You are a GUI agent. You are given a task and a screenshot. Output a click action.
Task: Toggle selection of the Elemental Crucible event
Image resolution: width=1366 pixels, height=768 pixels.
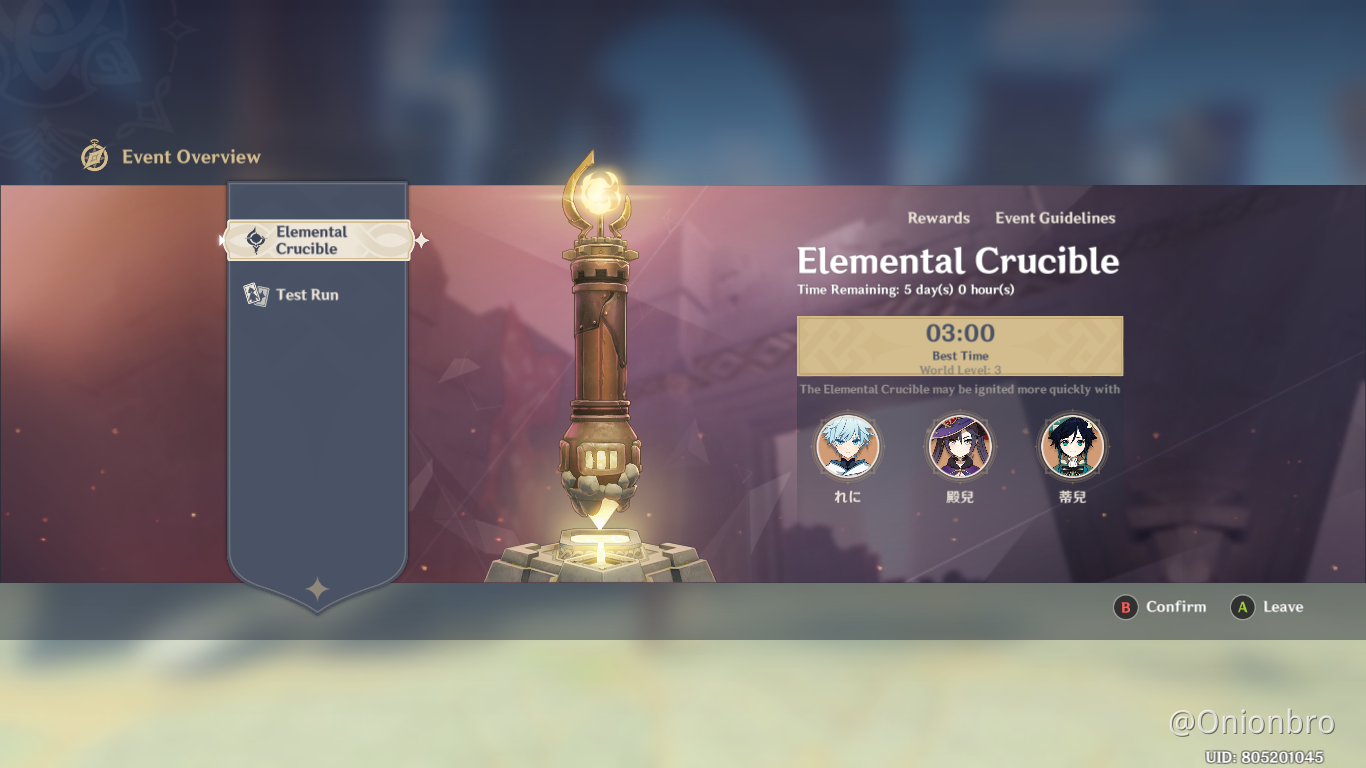(318, 239)
